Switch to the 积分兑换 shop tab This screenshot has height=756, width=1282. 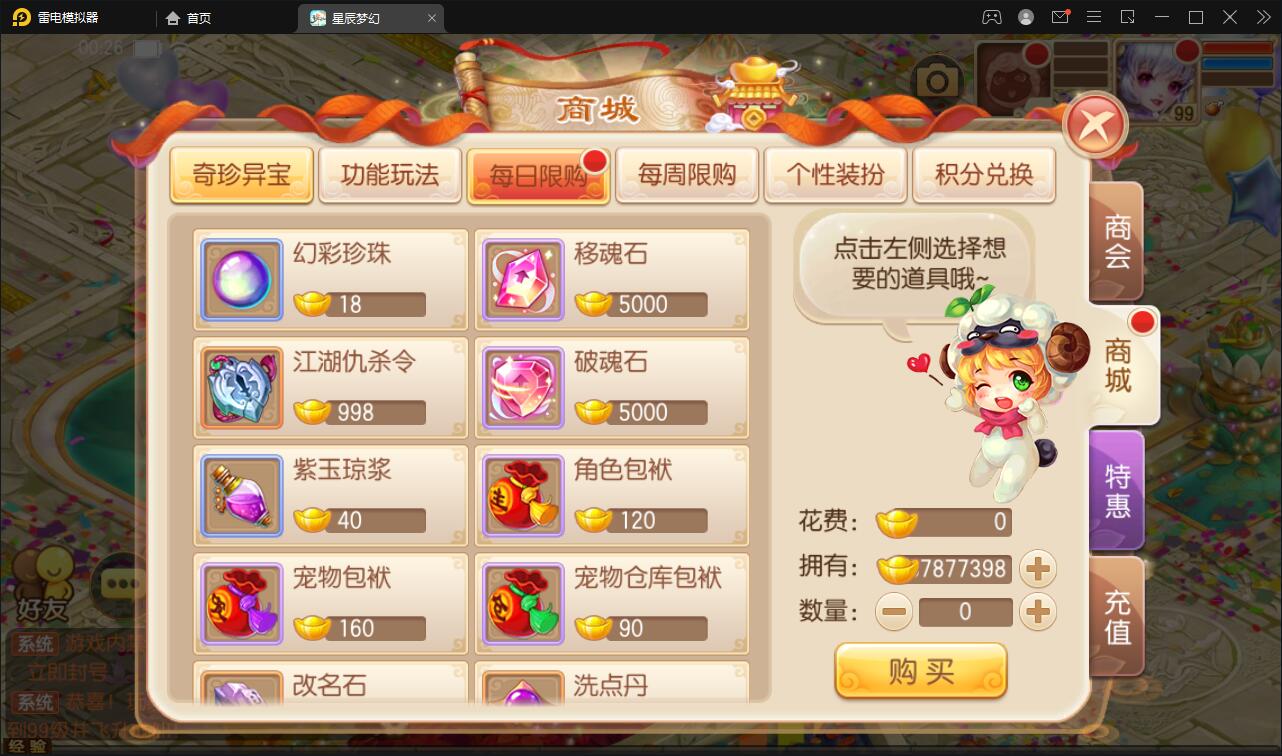click(x=984, y=173)
